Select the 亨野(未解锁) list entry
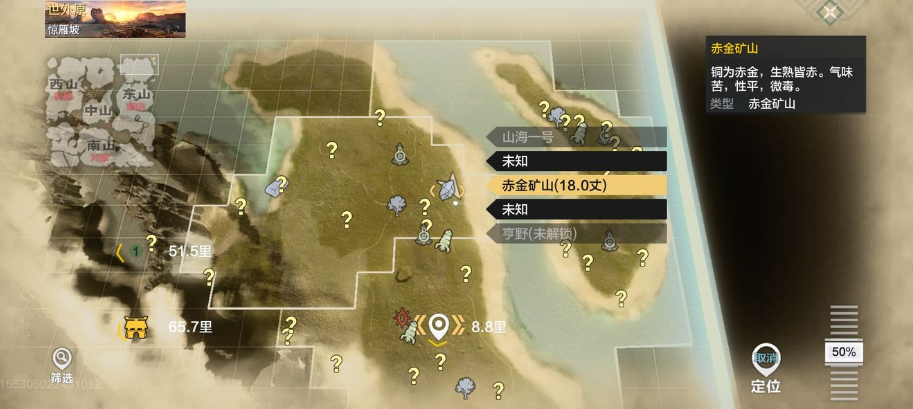Screen dimensions: 913x409 [577, 234]
